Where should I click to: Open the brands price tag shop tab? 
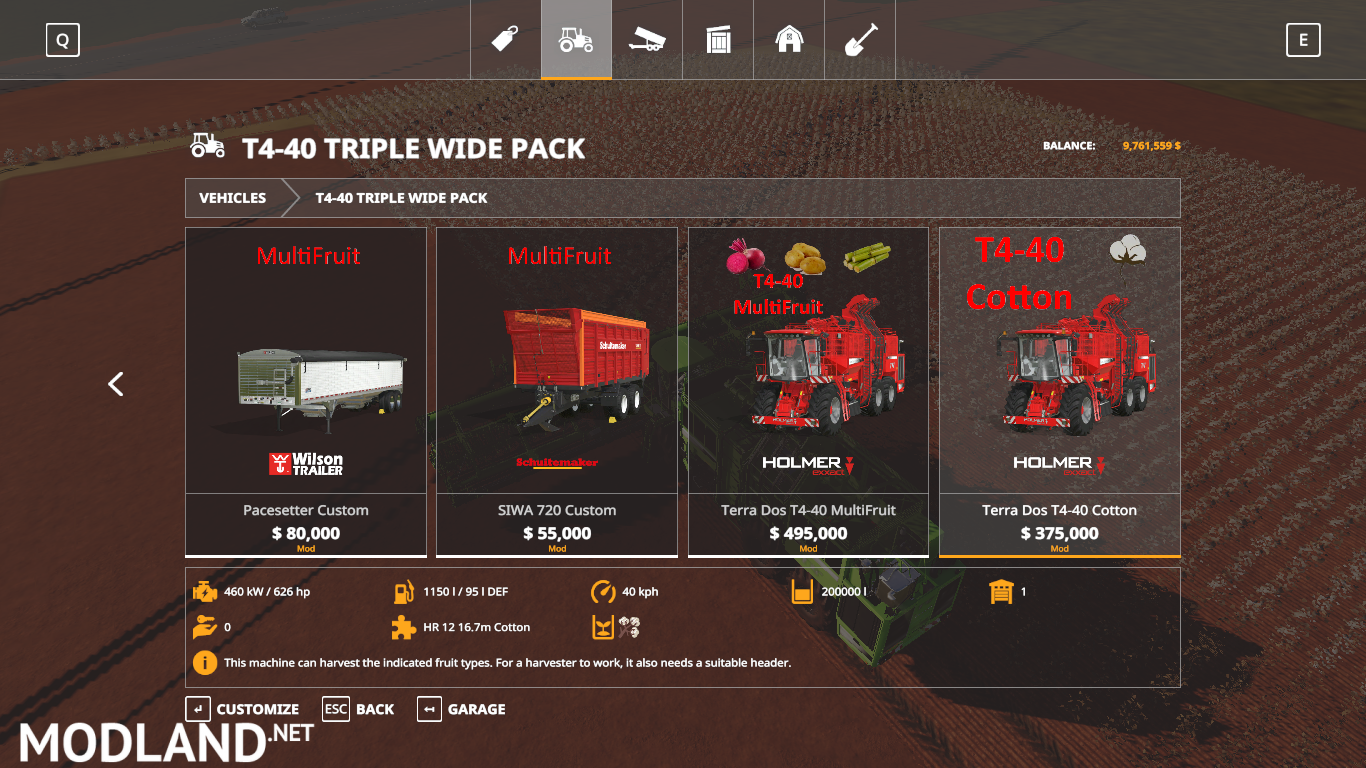(x=505, y=39)
